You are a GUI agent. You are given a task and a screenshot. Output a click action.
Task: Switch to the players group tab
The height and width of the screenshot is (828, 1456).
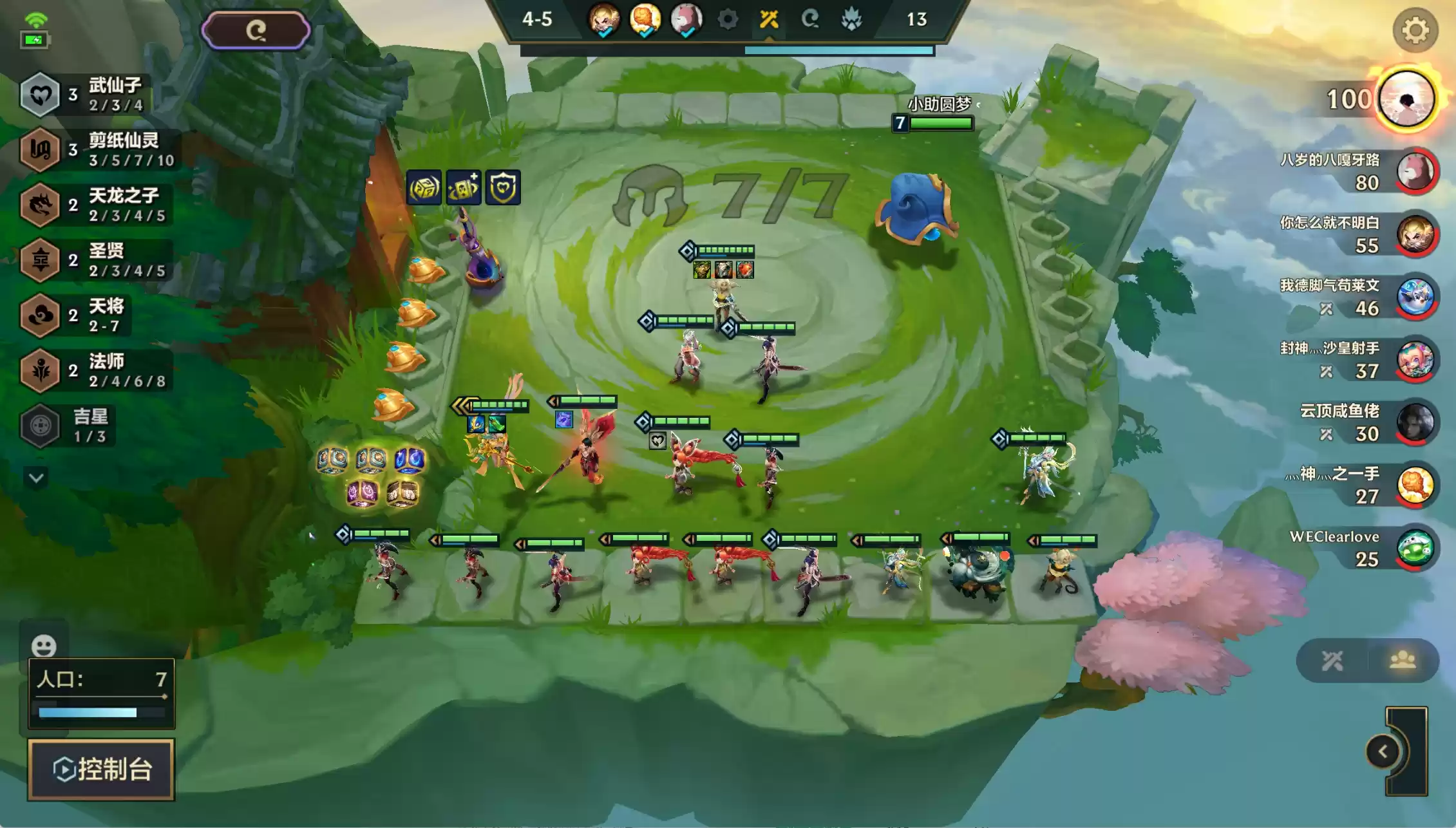[1403, 661]
